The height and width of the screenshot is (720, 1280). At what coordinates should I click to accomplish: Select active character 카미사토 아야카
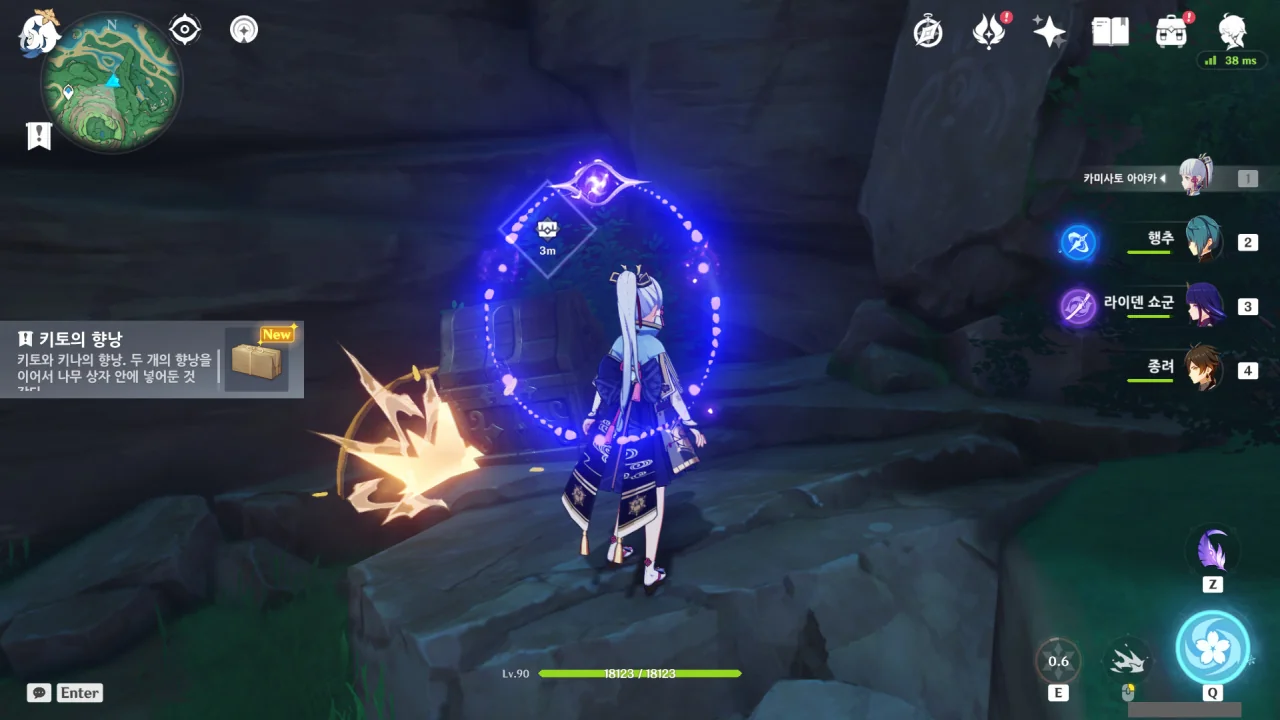(x=1195, y=178)
